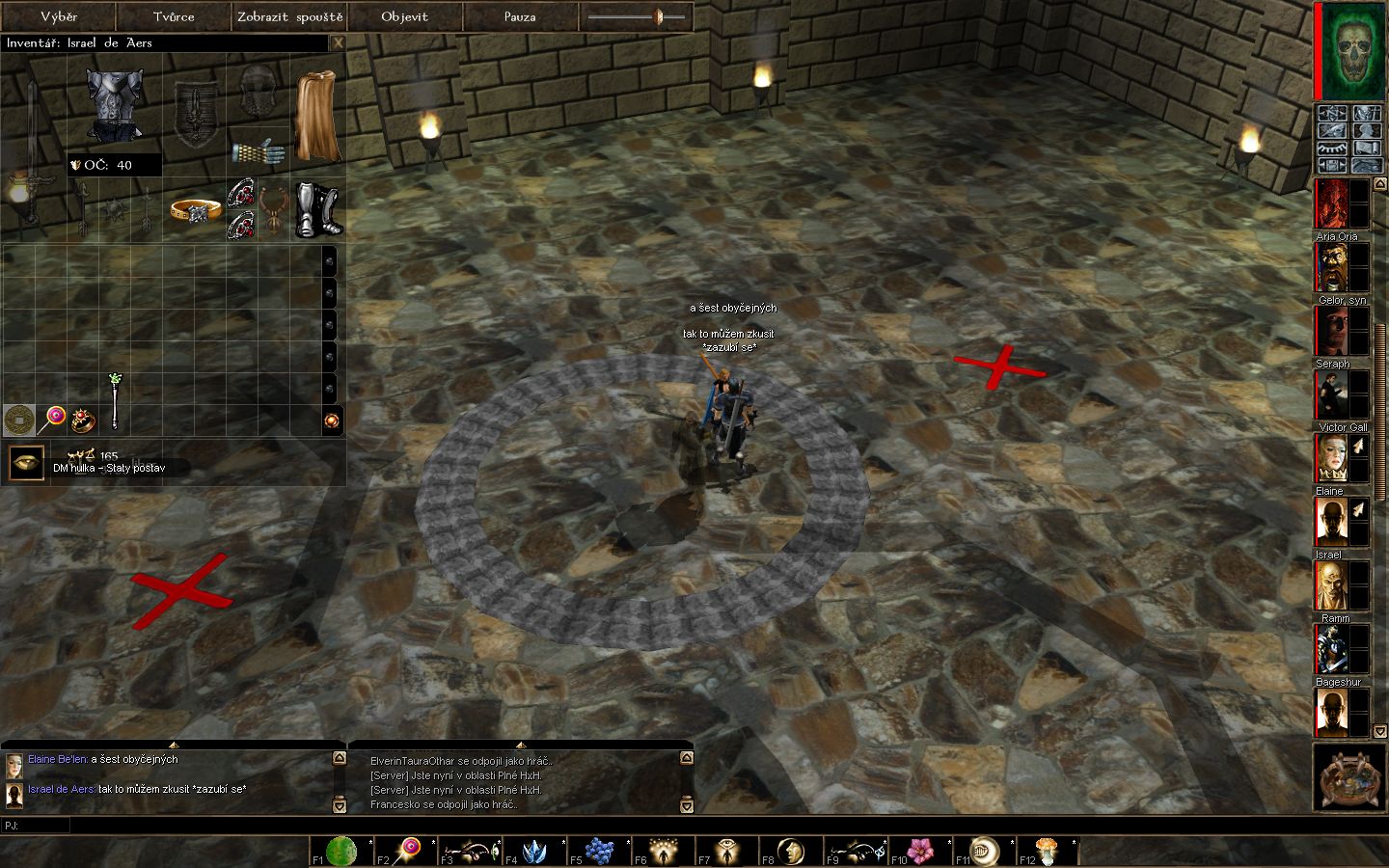Click the Zobrazit spouště button

289,16
